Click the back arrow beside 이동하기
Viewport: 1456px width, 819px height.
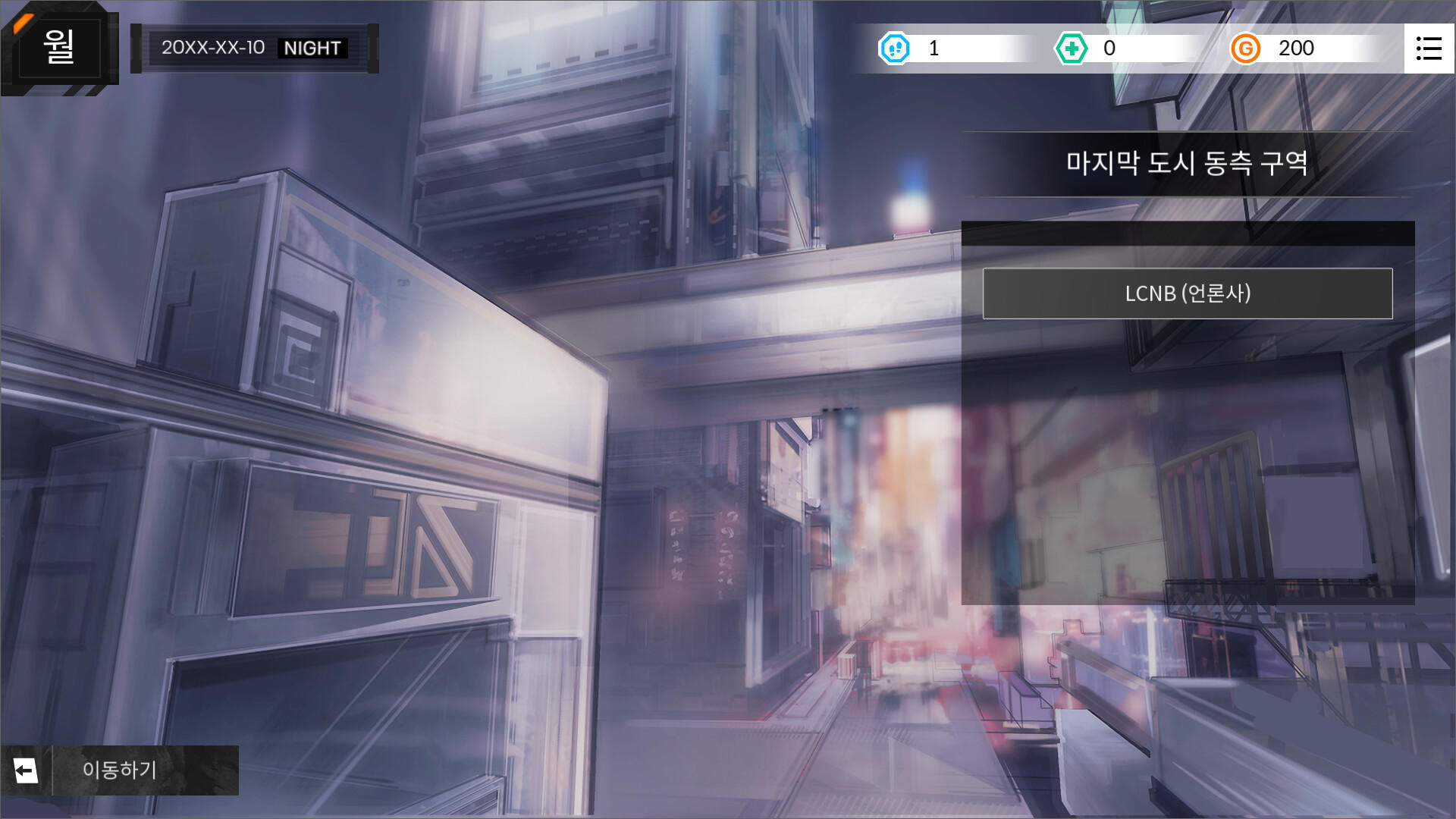click(x=27, y=770)
